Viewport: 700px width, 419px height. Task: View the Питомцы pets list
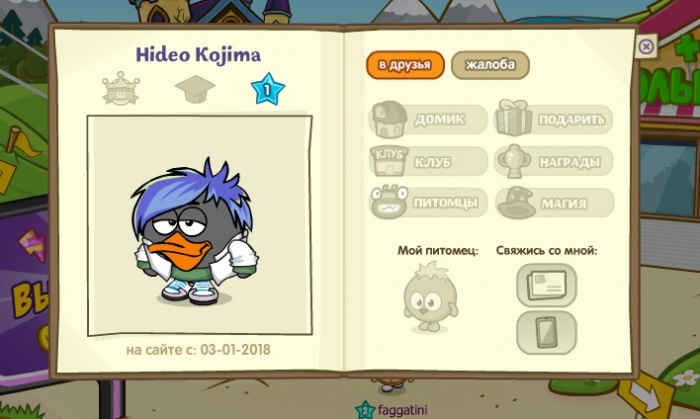pos(428,202)
